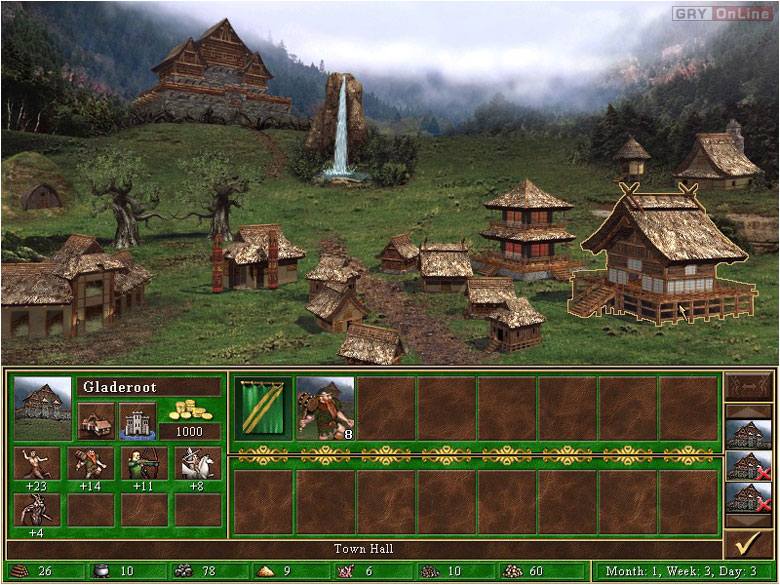Screen dimensions: 780x585
Task: Click the castle fort icon
Action: coord(137,420)
